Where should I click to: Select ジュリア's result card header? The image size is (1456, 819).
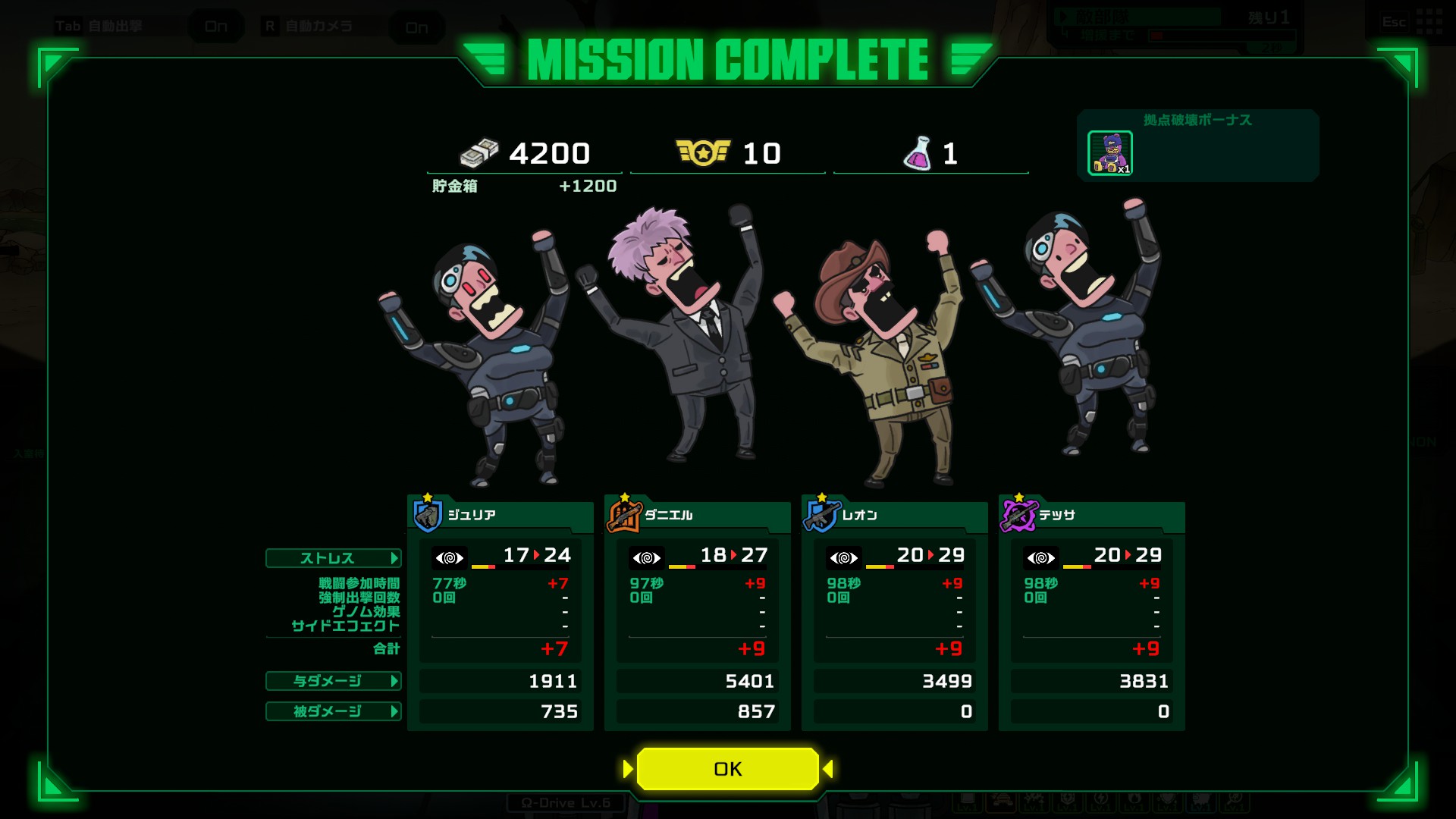point(500,516)
